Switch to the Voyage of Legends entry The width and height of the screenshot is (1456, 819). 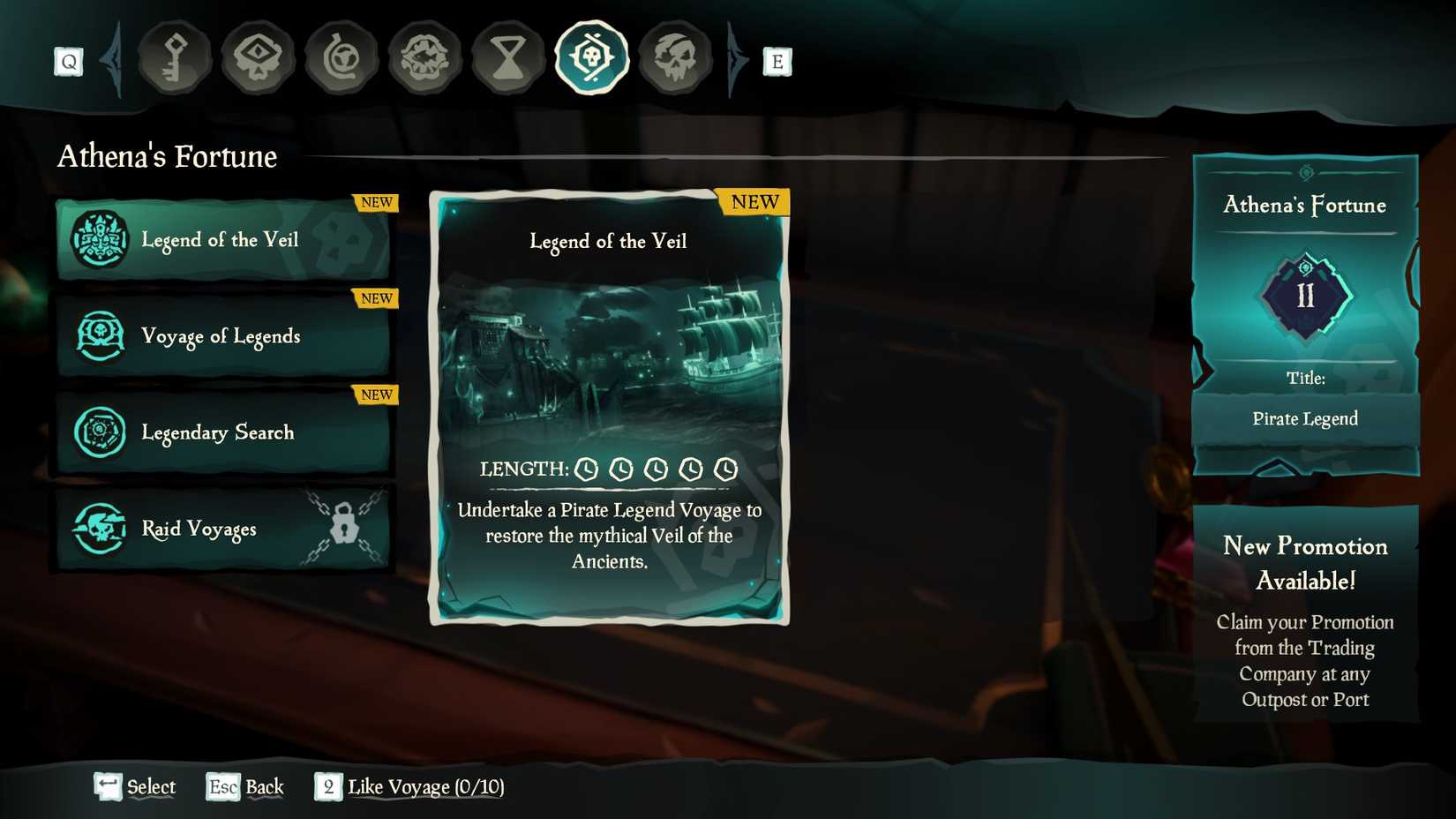click(221, 336)
